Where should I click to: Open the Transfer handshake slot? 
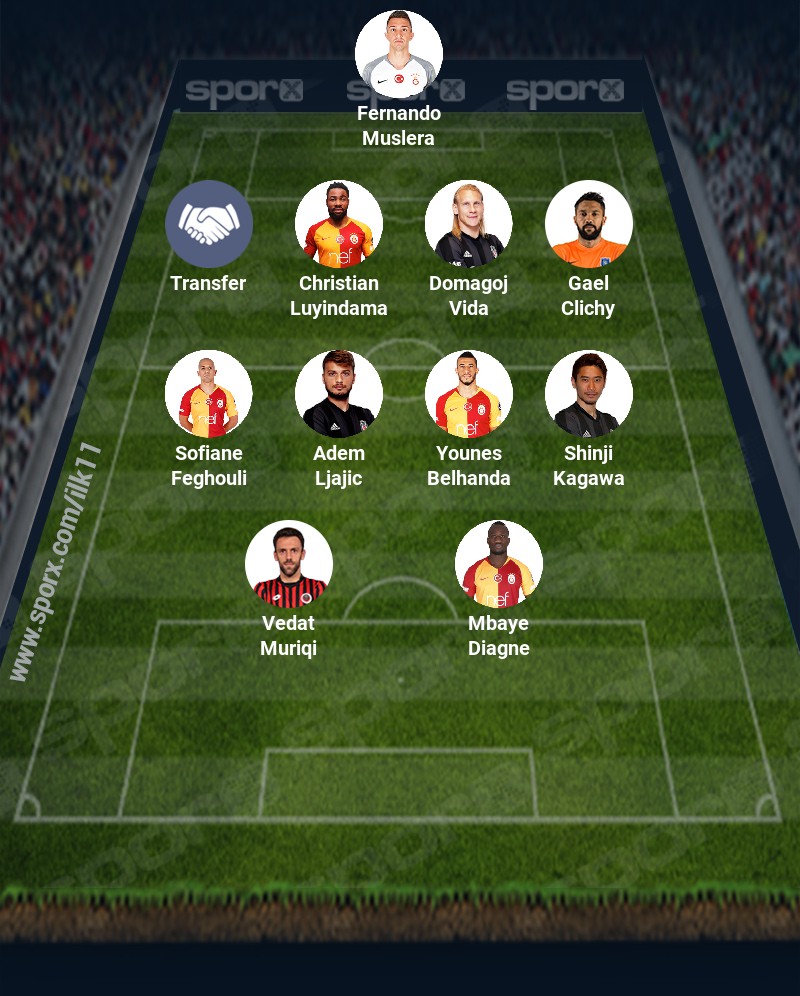point(209,224)
